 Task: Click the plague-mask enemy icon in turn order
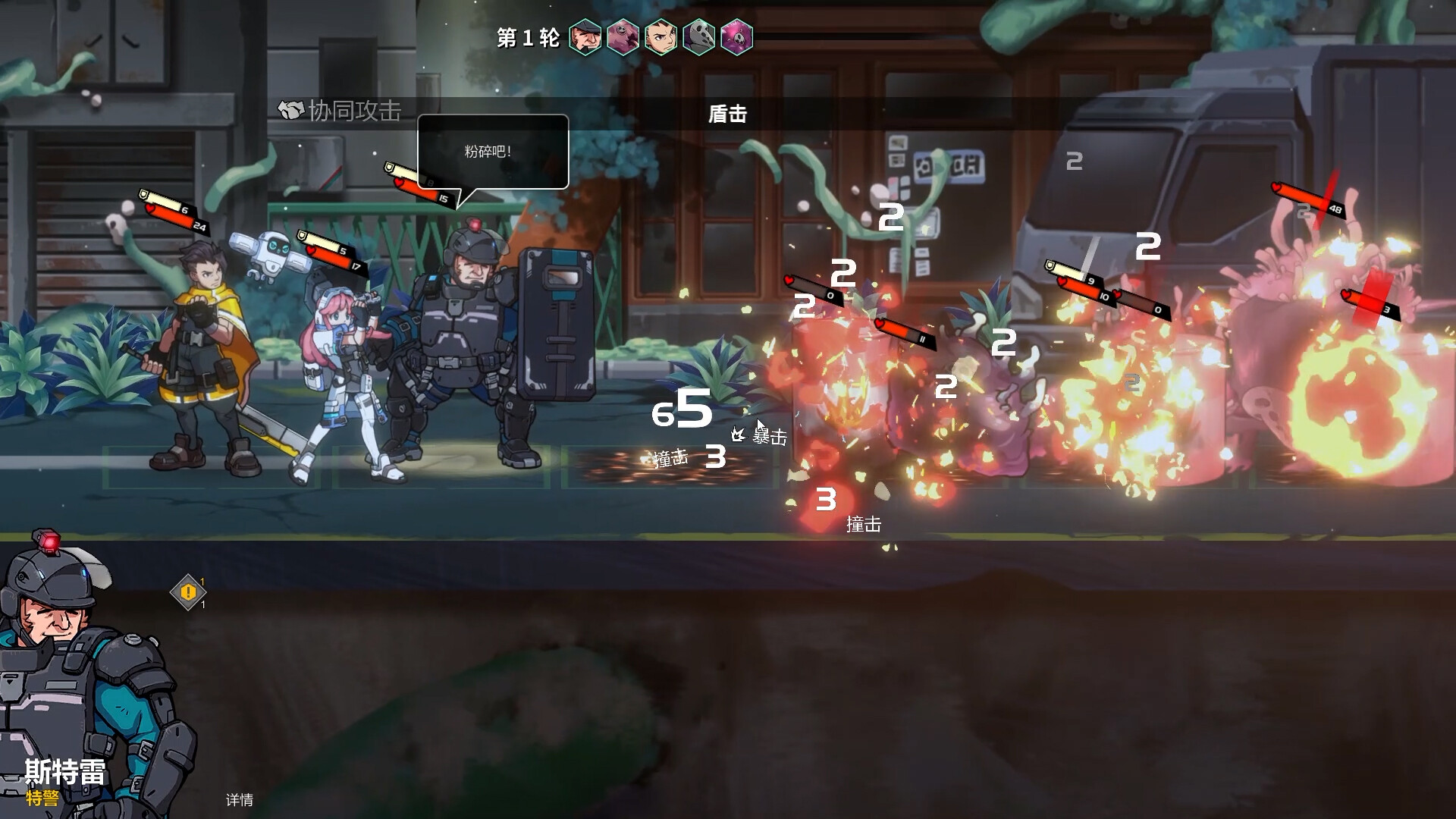[x=700, y=36]
